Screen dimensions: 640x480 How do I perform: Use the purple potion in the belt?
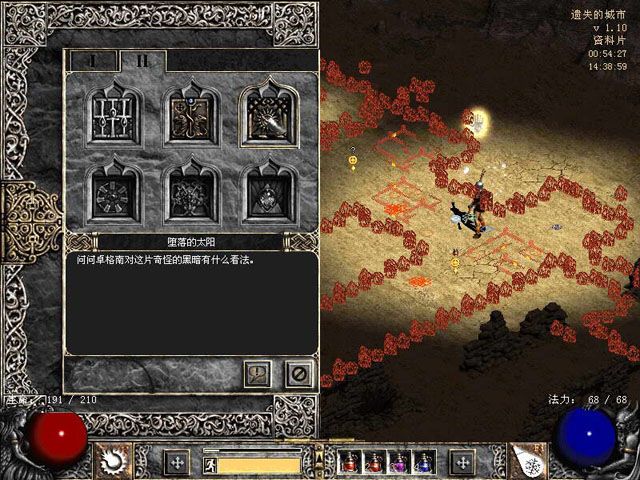pos(397,462)
